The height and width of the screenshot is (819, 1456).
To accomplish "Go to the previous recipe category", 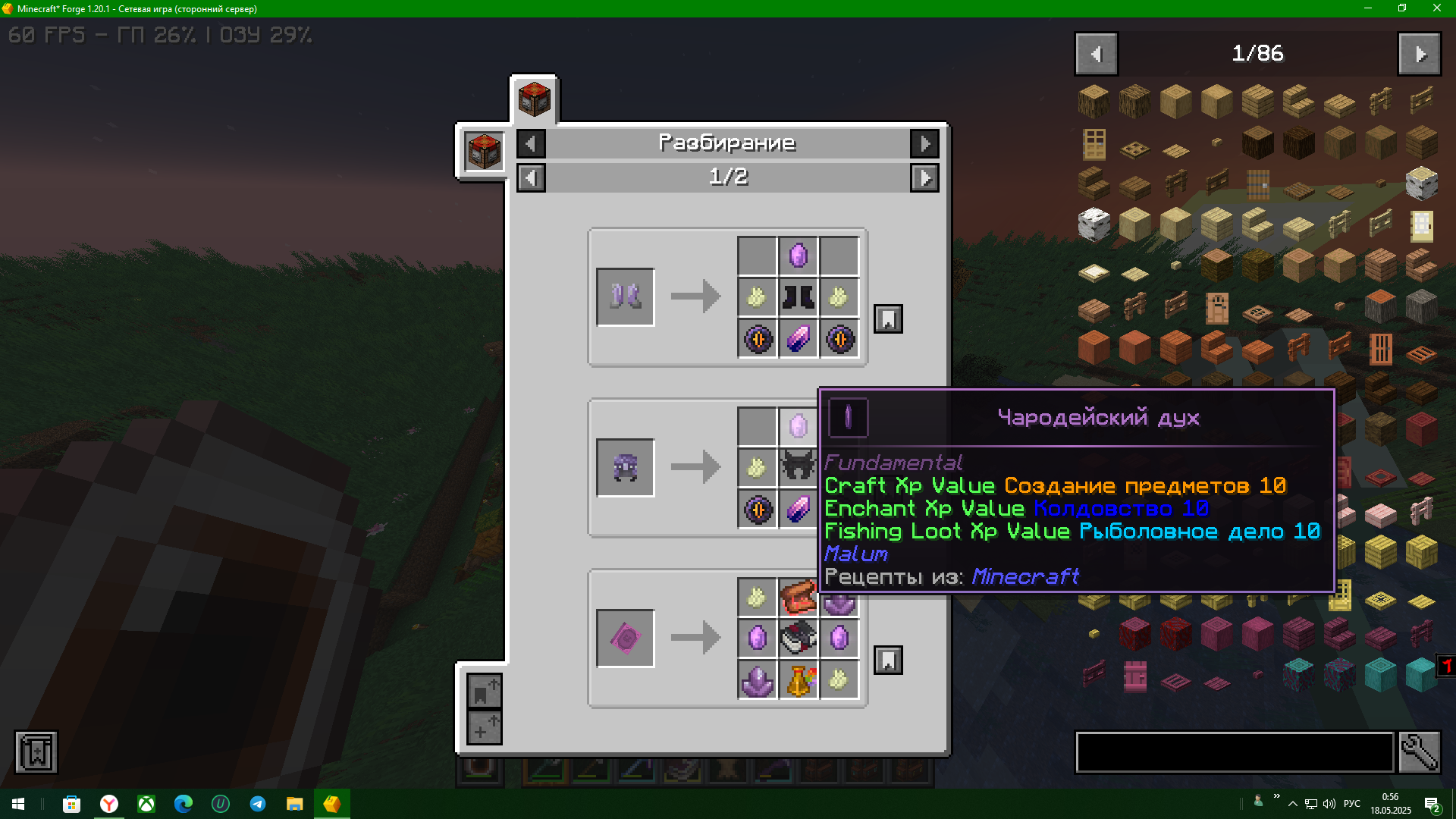I will (531, 143).
